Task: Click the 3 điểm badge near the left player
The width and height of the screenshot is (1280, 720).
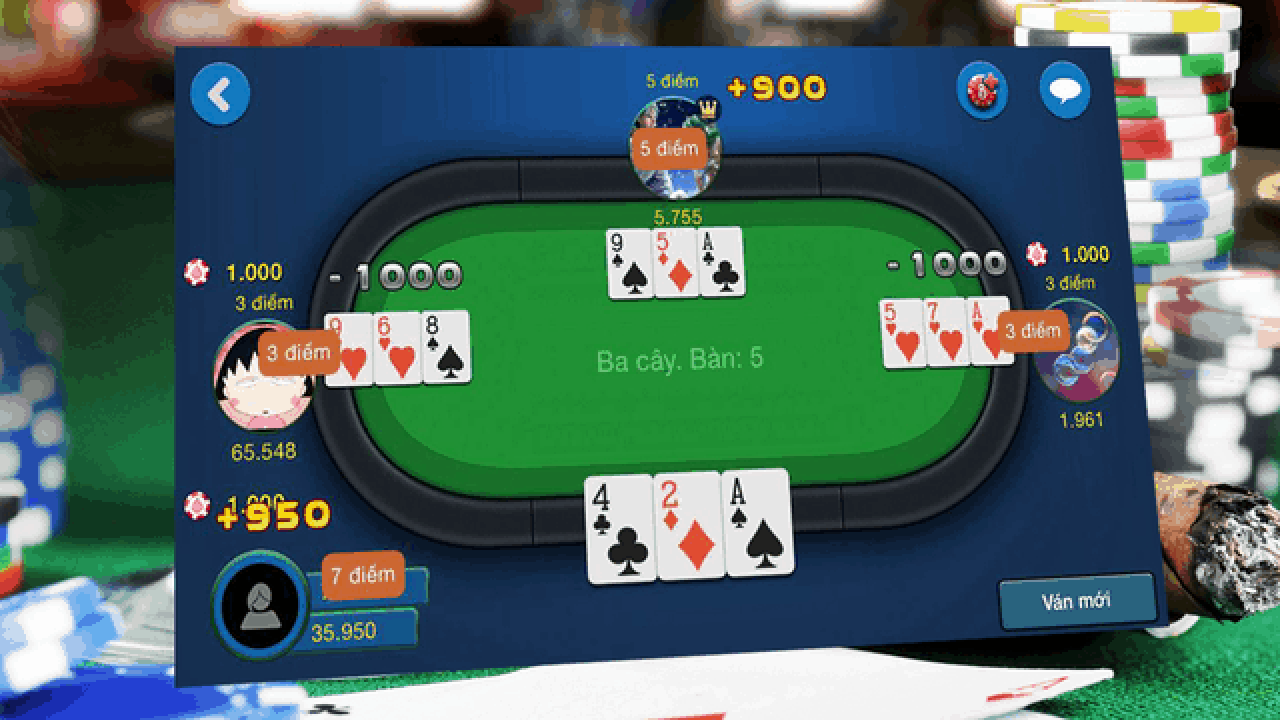Action: point(298,352)
